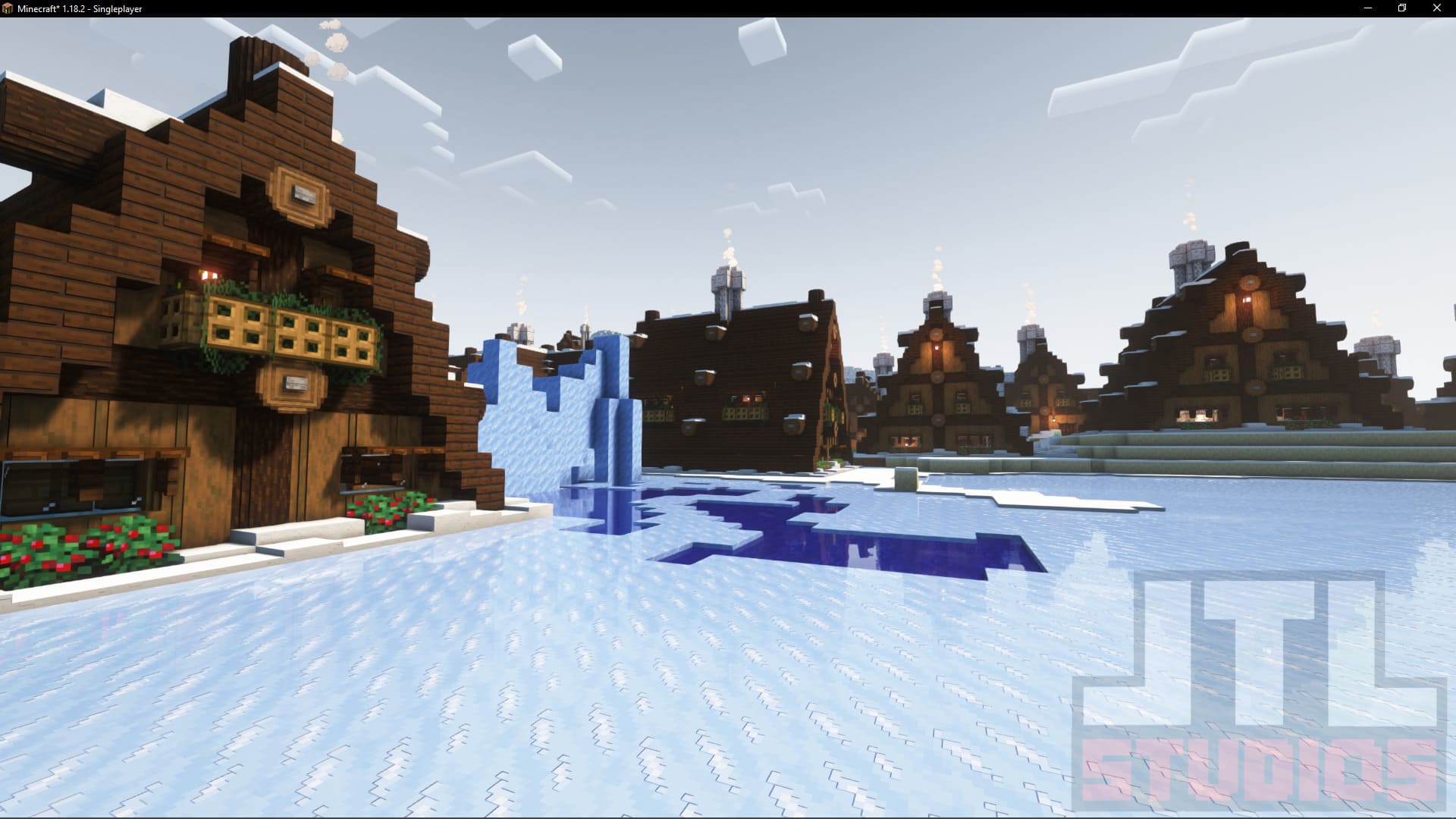Restore down the Minecraft window
The width and height of the screenshot is (1456, 819).
1402,8
